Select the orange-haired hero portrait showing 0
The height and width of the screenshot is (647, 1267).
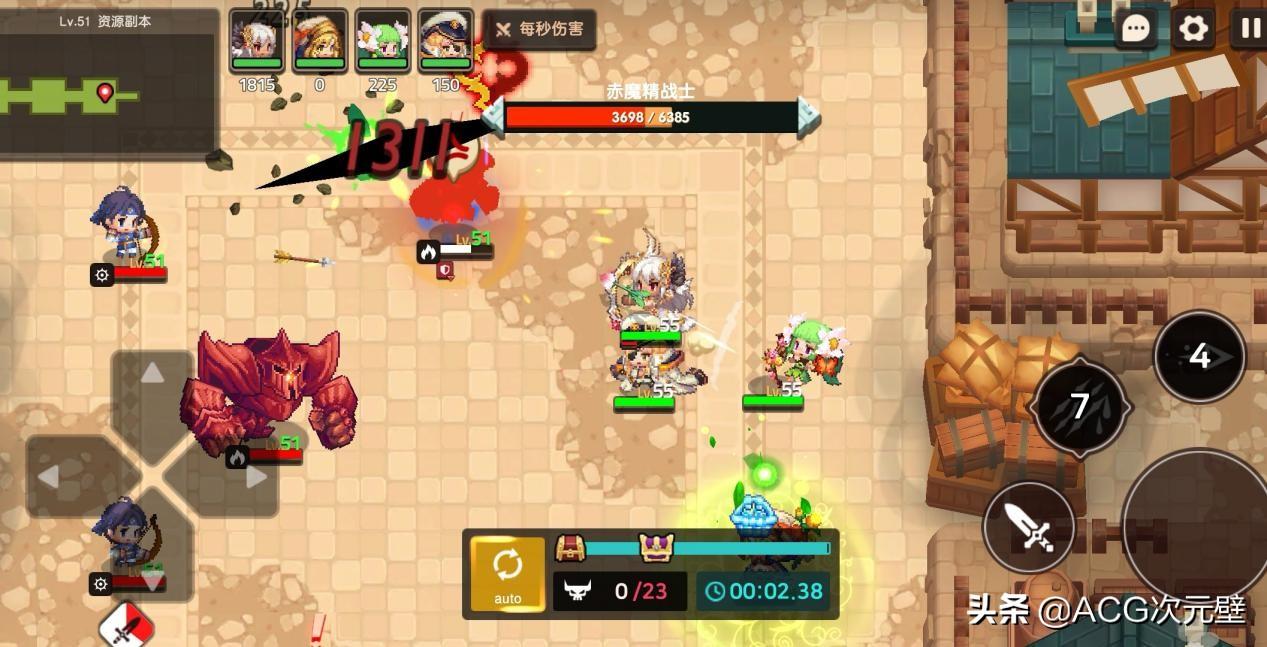(x=320, y=40)
